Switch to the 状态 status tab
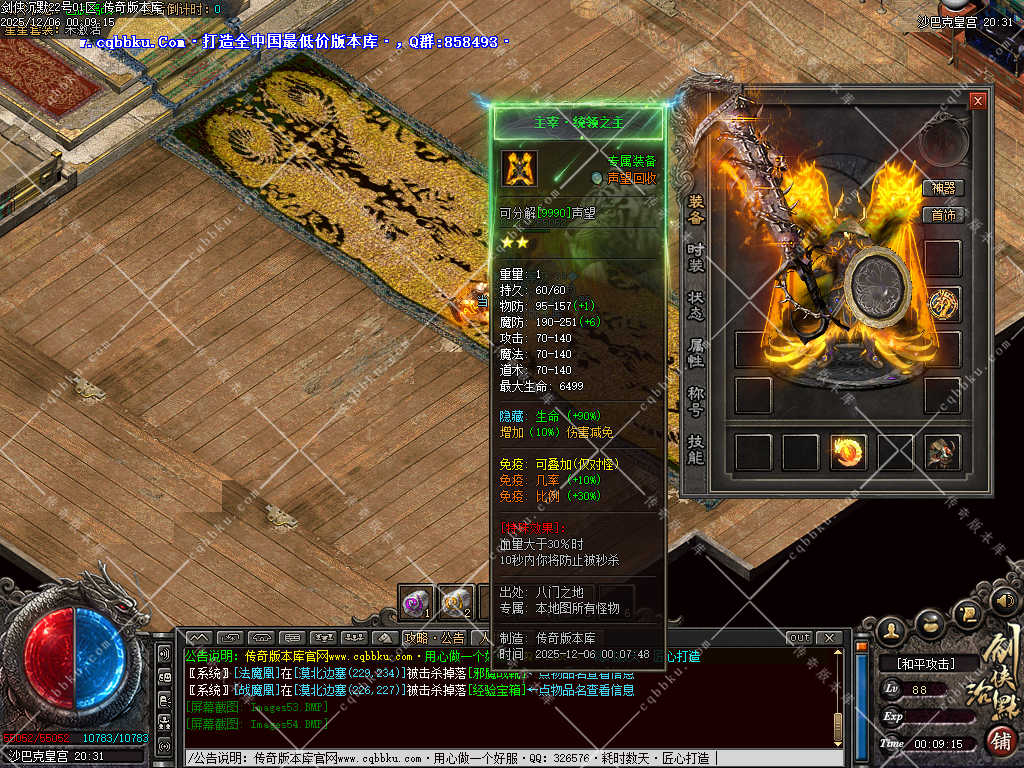This screenshot has height=768, width=1024. pyautogui.click(x=696, y=305)
